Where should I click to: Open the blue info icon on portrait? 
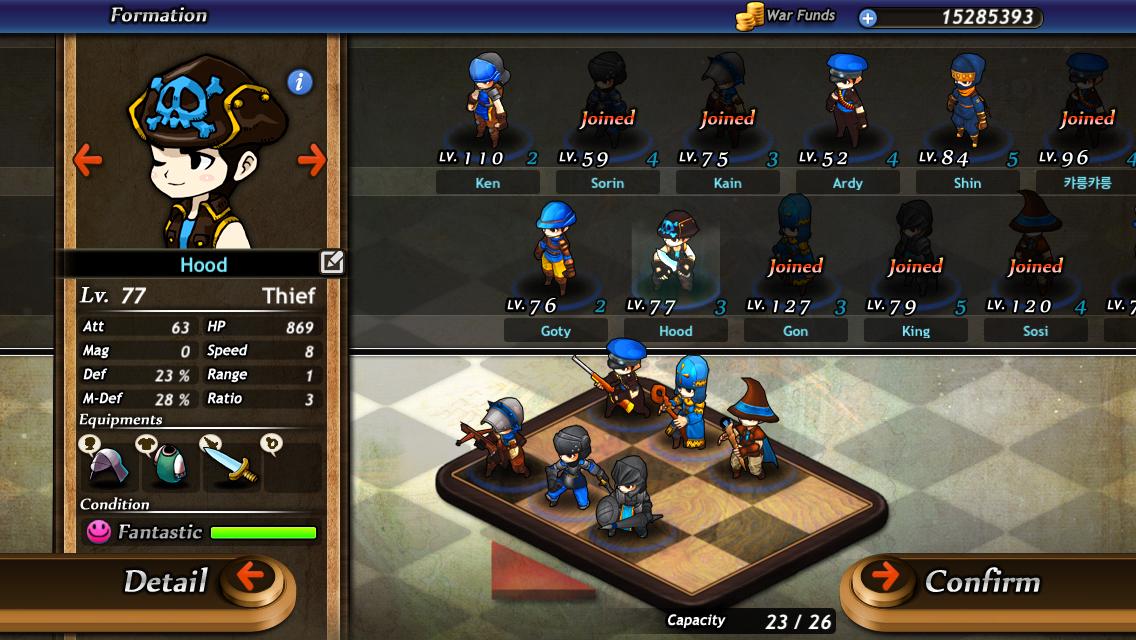(x=300, y=82)
